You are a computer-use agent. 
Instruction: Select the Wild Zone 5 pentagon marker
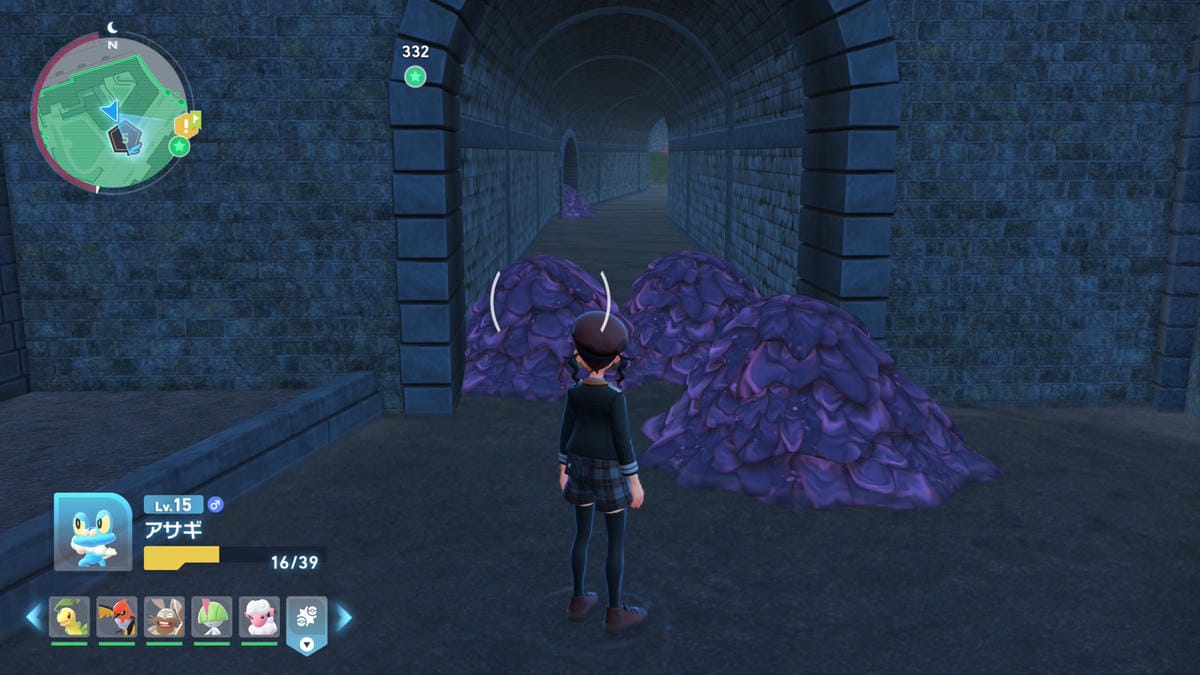pyautogui.click(x=125, y=138)
